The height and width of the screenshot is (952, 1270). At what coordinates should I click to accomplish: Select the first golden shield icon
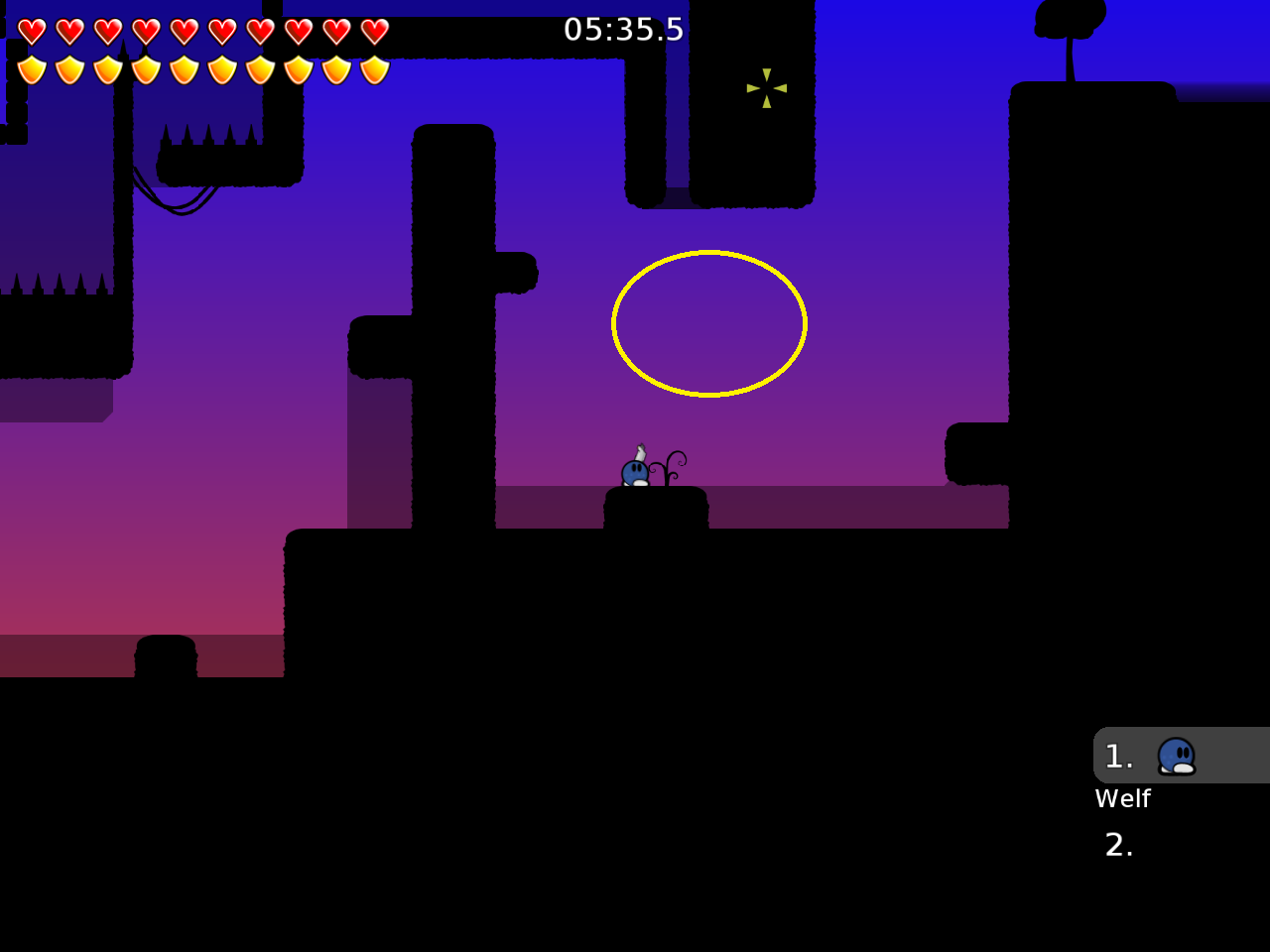(30, 69)
